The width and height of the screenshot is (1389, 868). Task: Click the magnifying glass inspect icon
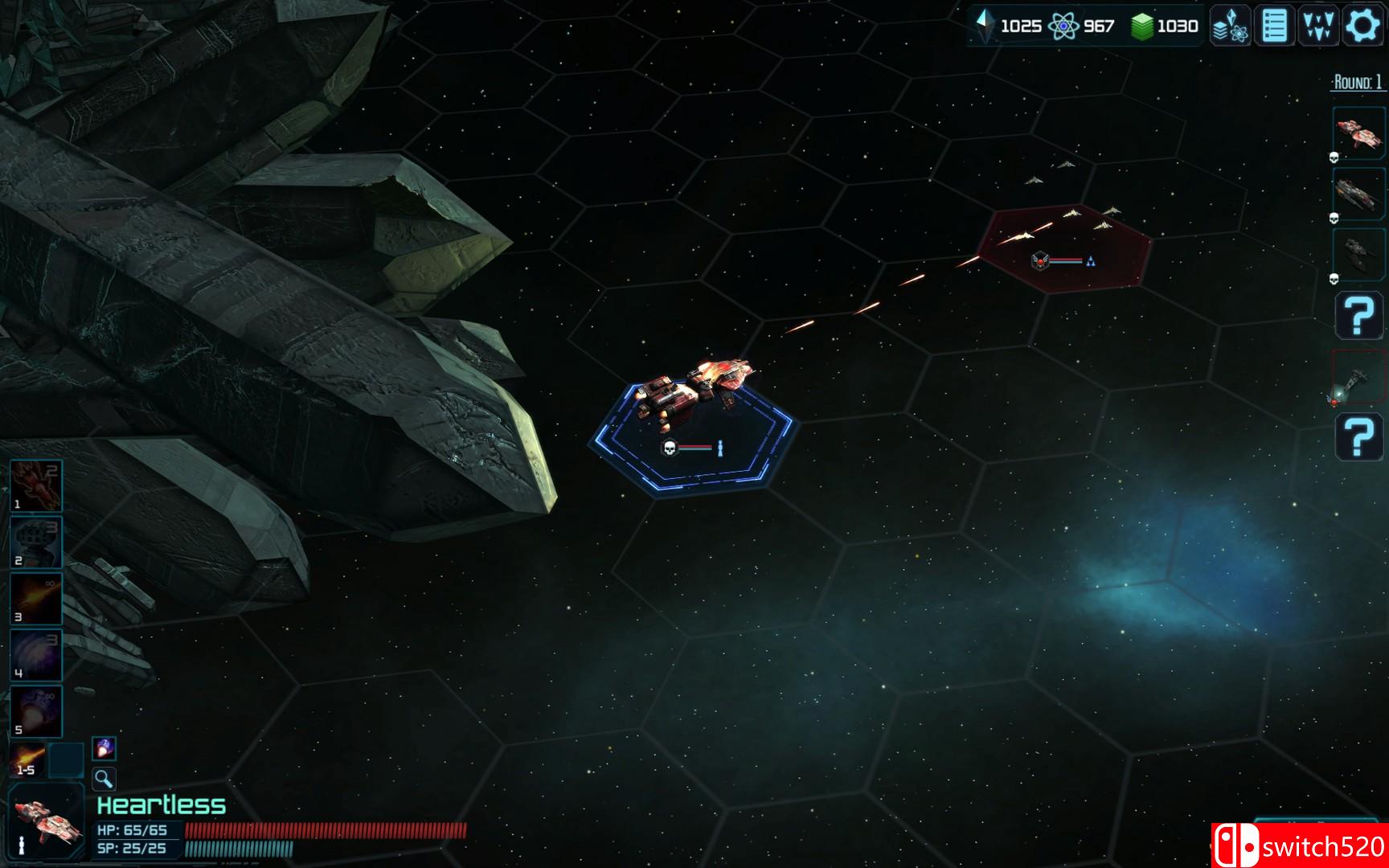(102, 780)
